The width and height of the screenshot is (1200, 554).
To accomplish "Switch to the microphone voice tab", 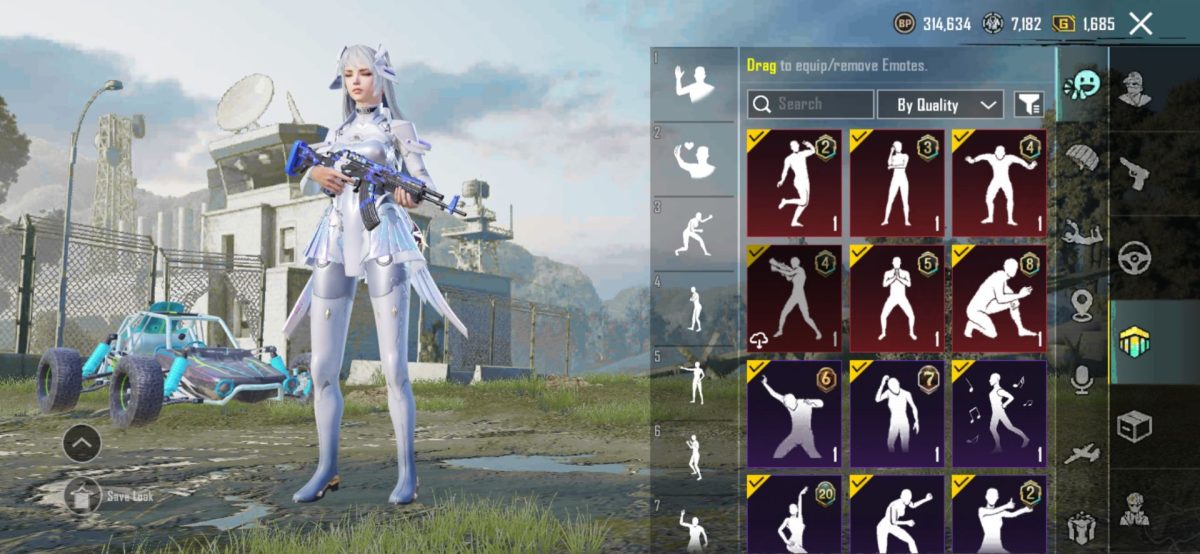I will [x=1081, y=379].
